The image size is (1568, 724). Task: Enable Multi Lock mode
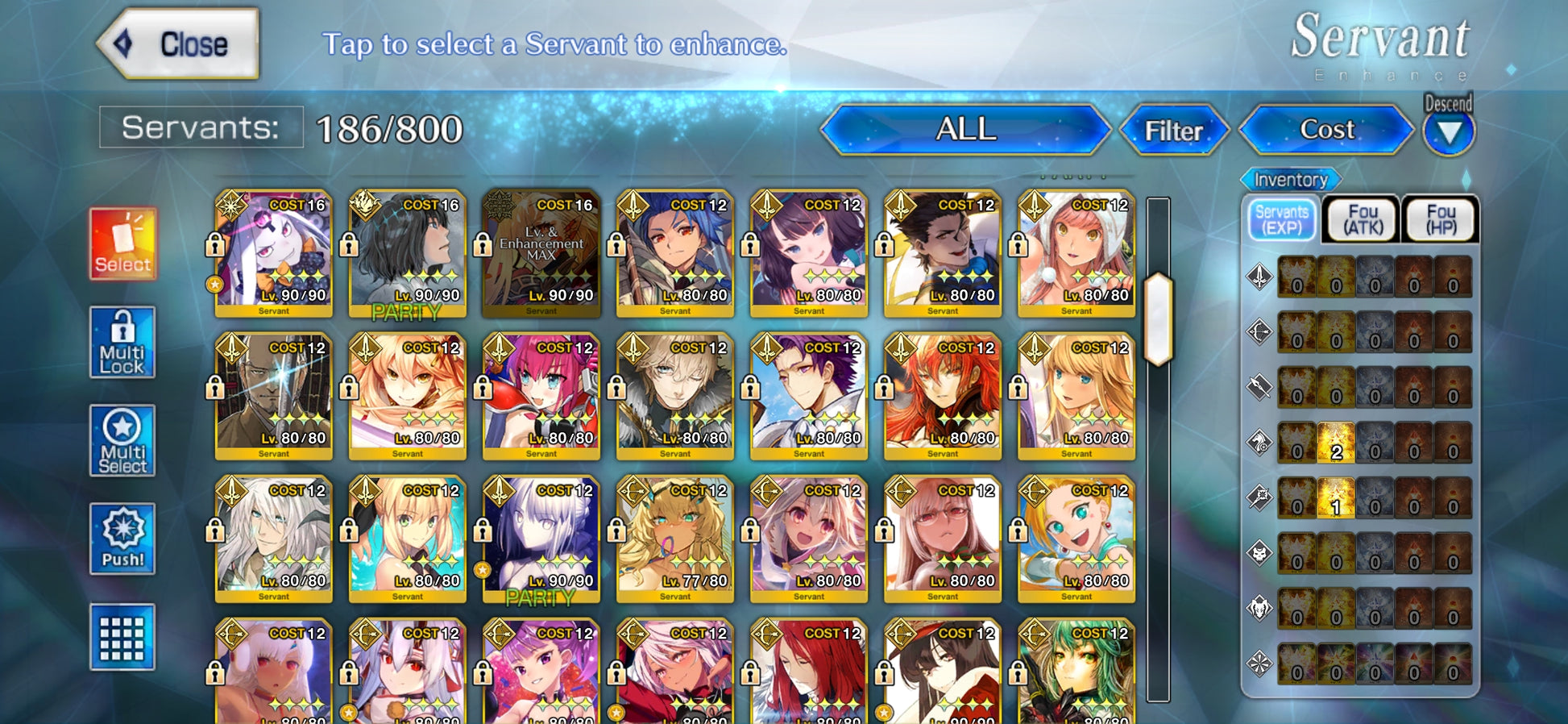pyautogui.click(x=122, y=343)
